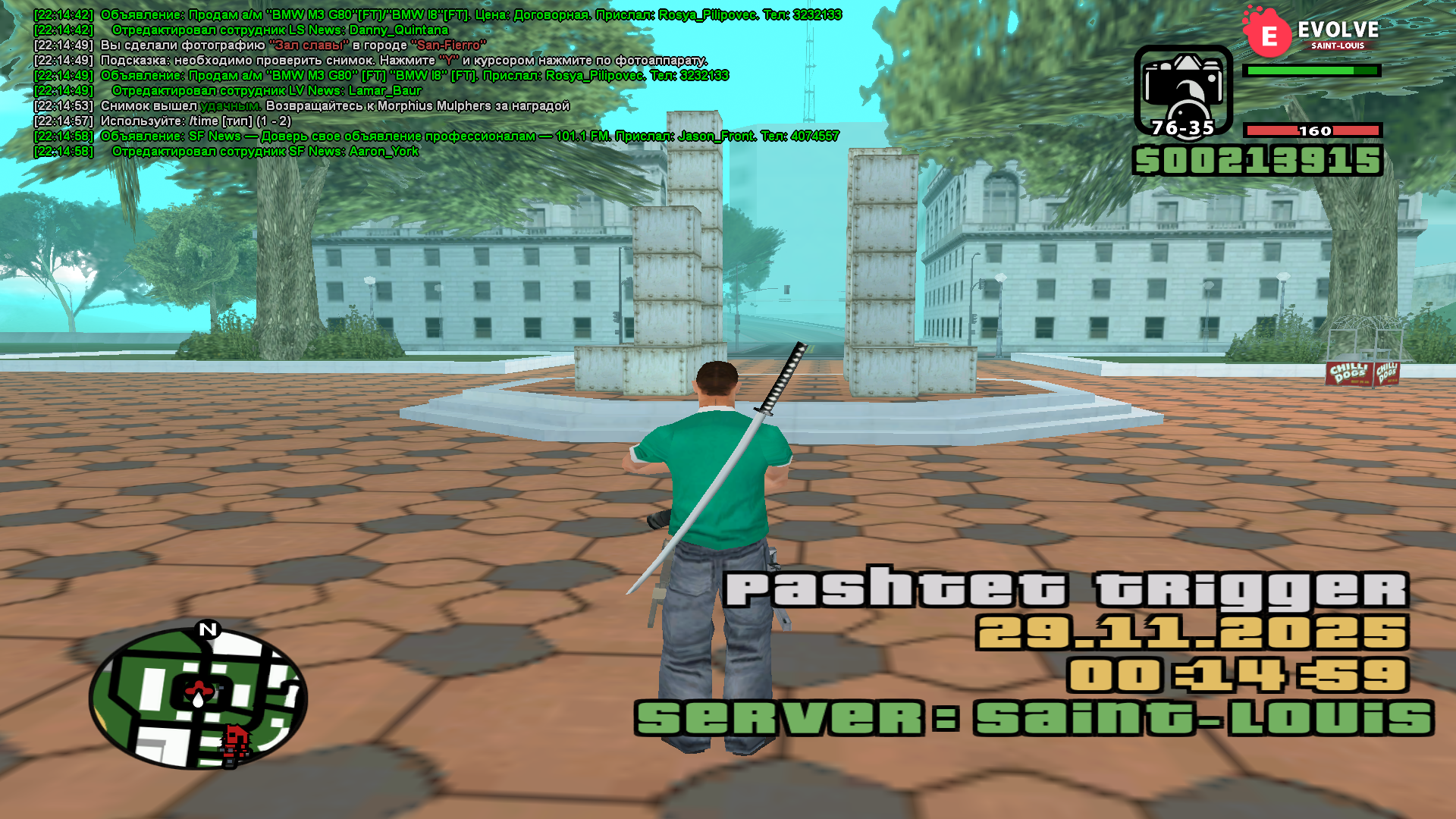Click the North indicator on the minimap

pos(208,629)
